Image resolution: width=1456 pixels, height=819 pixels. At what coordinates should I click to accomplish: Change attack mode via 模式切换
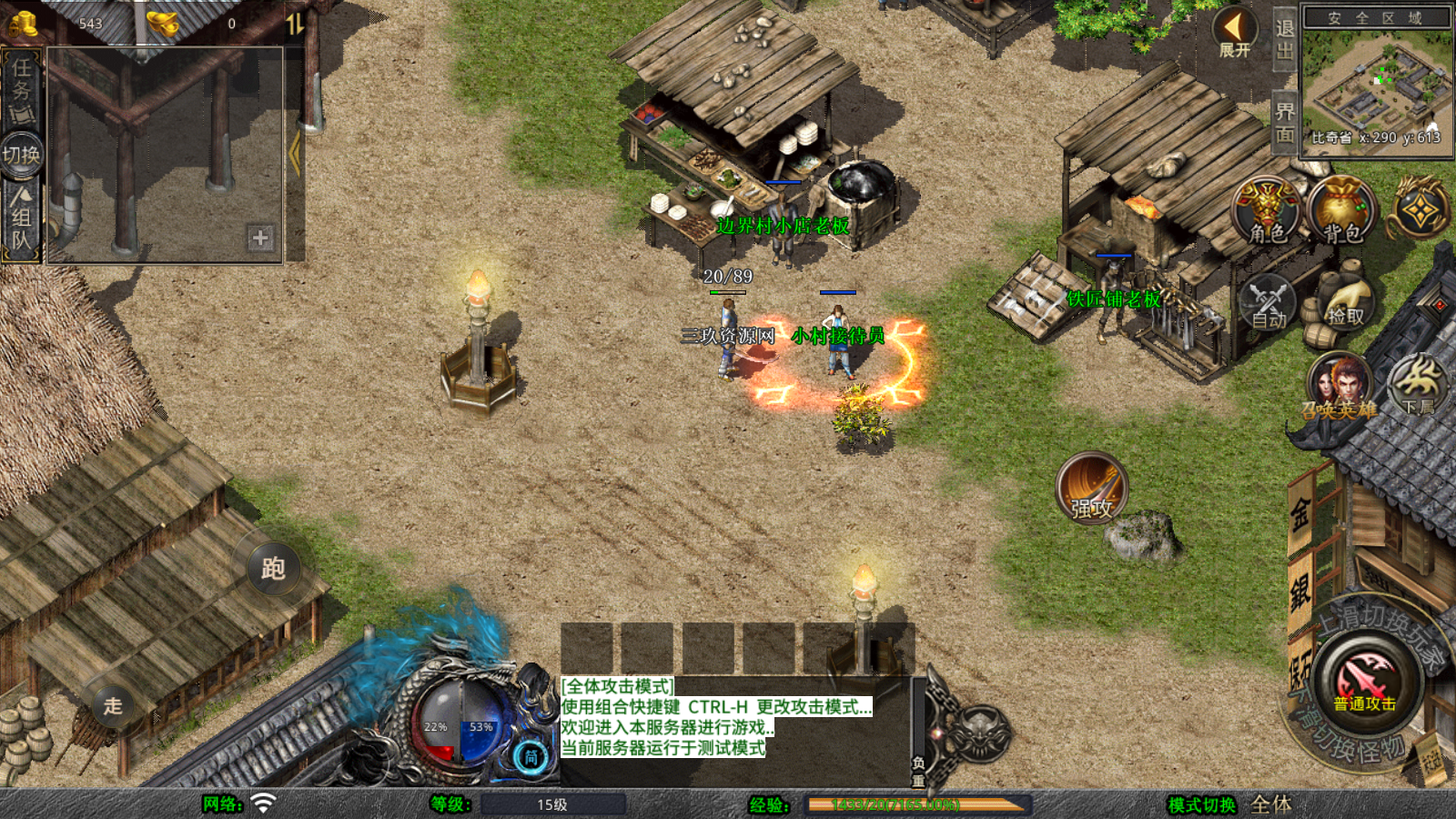(1202, 804)
